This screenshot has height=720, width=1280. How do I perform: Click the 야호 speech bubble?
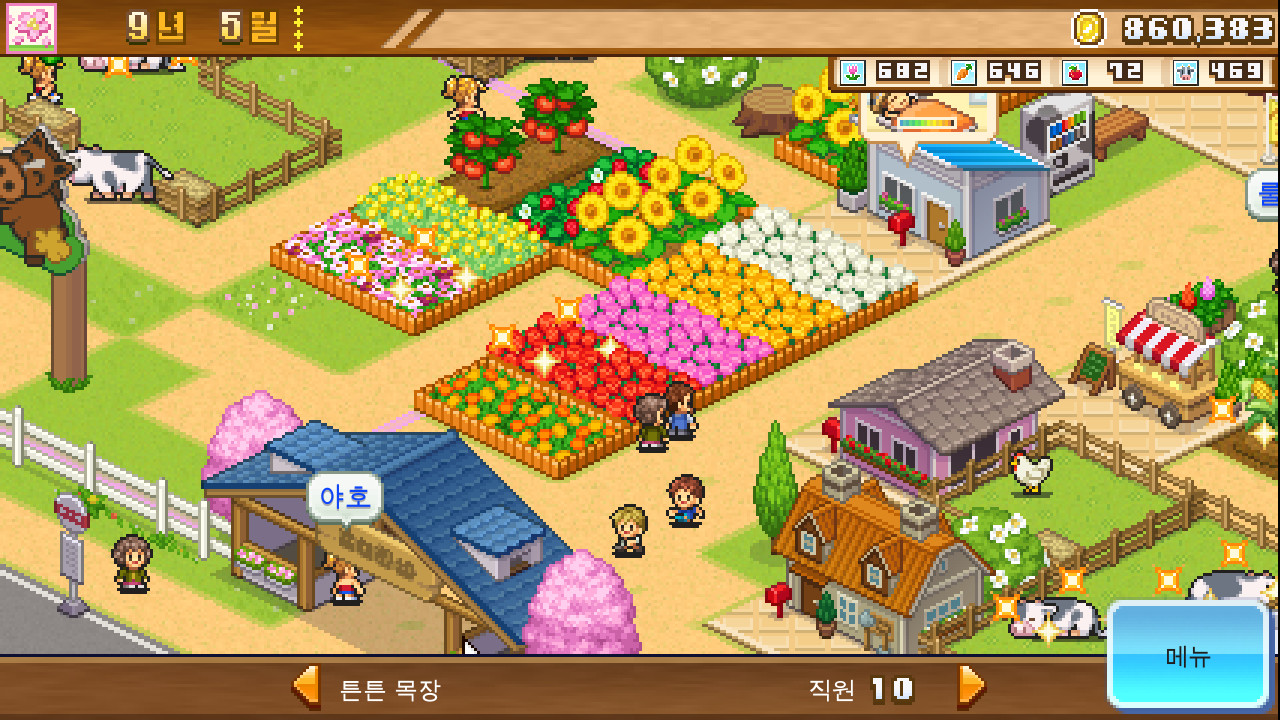click(344, 494)
